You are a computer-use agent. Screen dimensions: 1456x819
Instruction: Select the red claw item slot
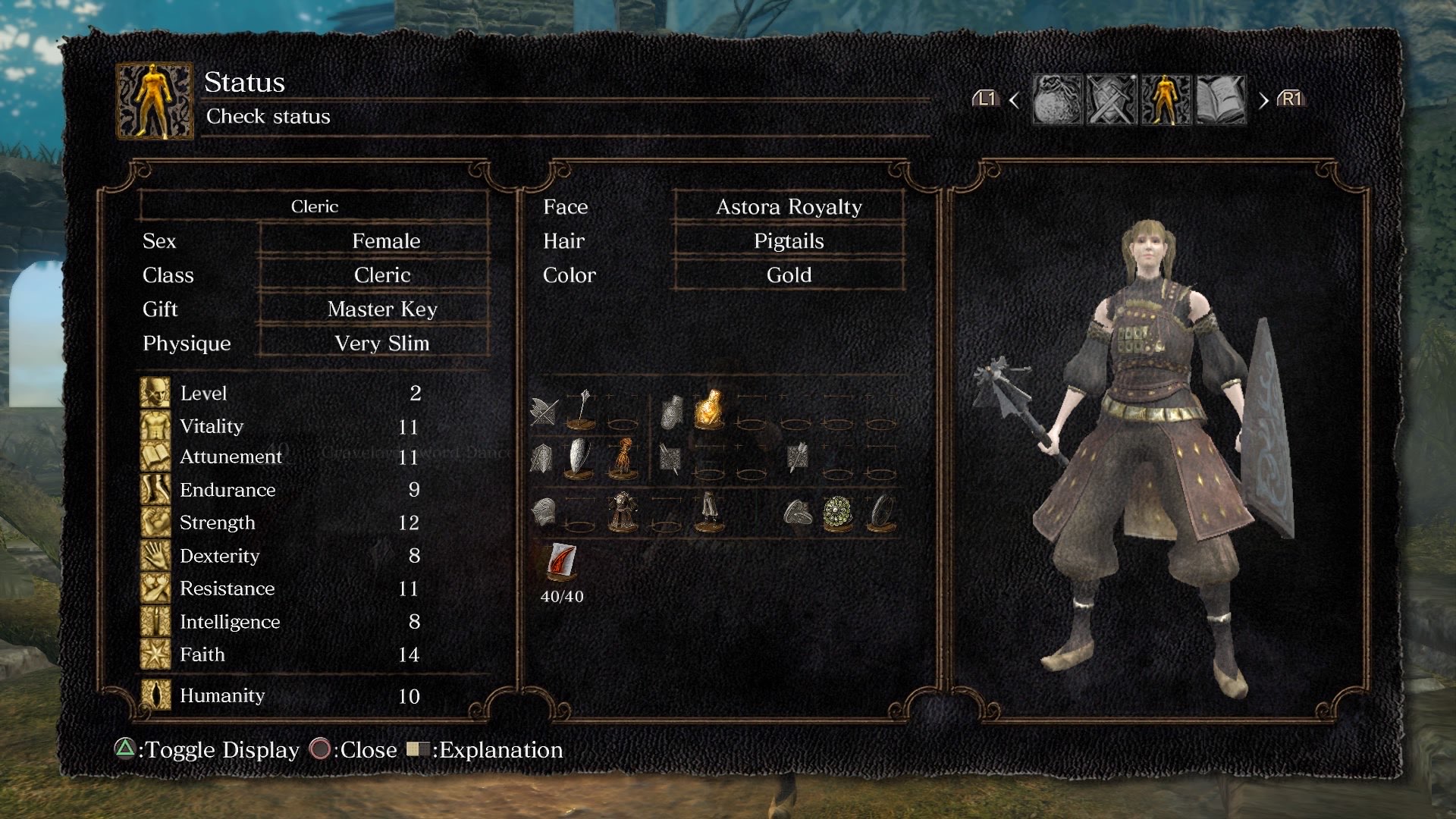(x=562, y=563)
